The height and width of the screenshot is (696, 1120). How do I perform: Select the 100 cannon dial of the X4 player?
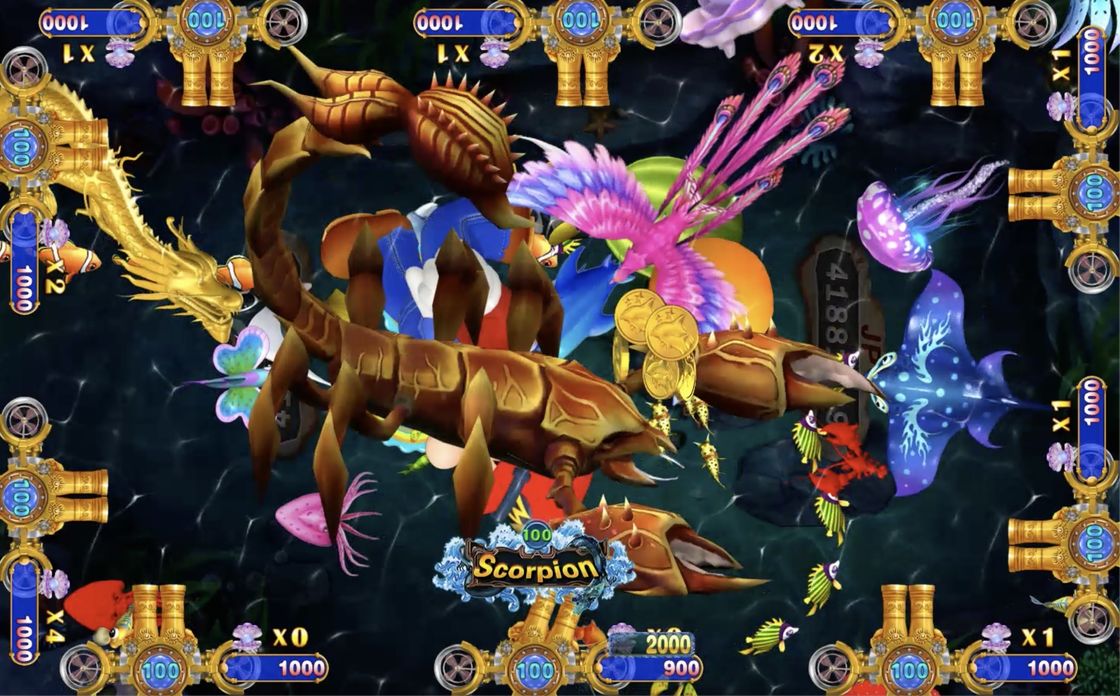[24, 497]
